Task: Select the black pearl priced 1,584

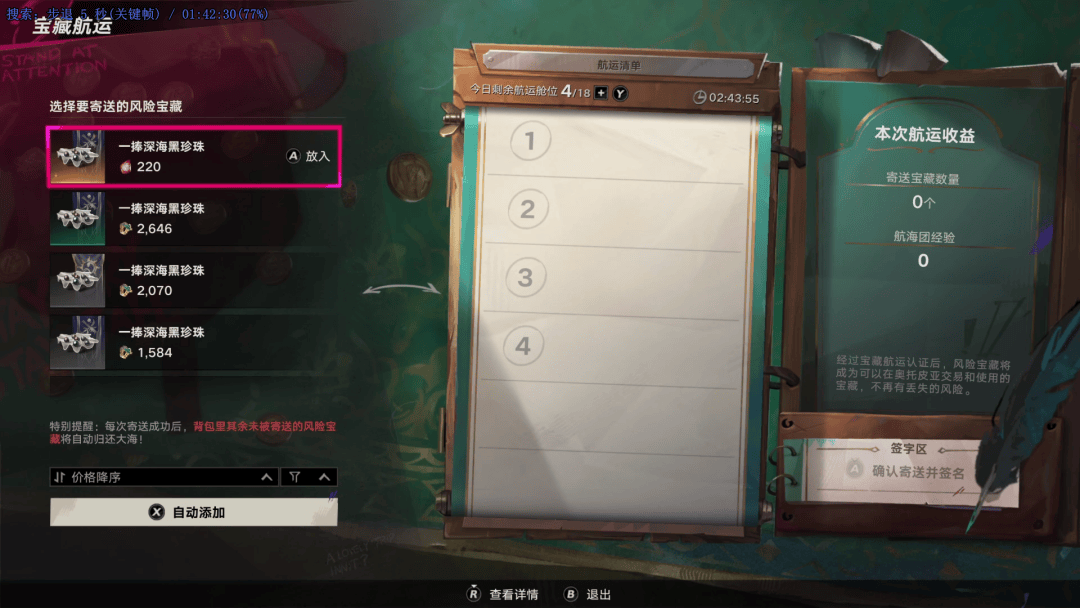Action: (195, 343)
